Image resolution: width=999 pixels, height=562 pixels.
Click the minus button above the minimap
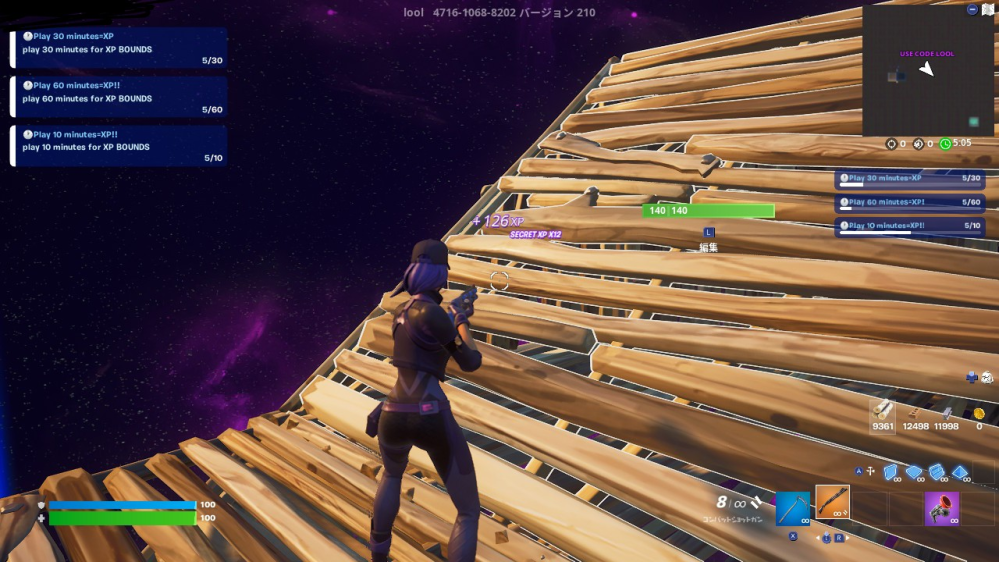pyautogui.click(x=972, y=9)
